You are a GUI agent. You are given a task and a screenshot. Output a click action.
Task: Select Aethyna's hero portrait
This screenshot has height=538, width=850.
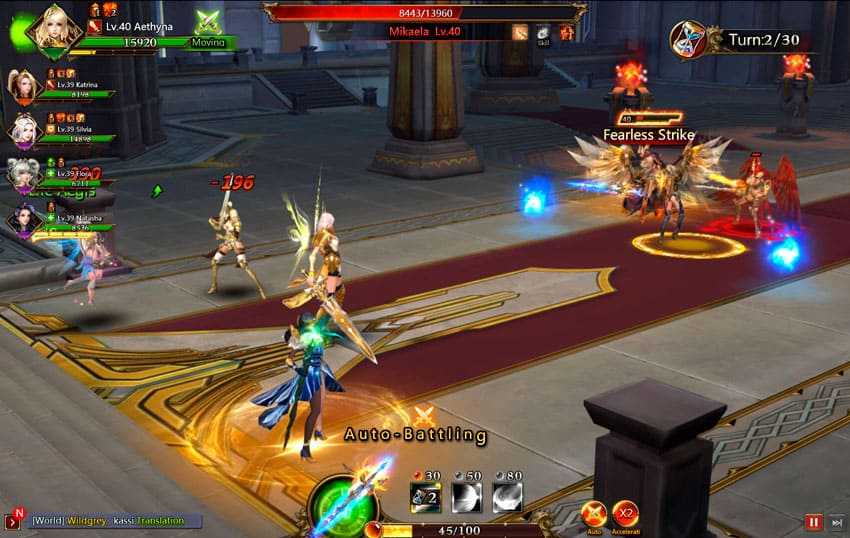point(54,28)
